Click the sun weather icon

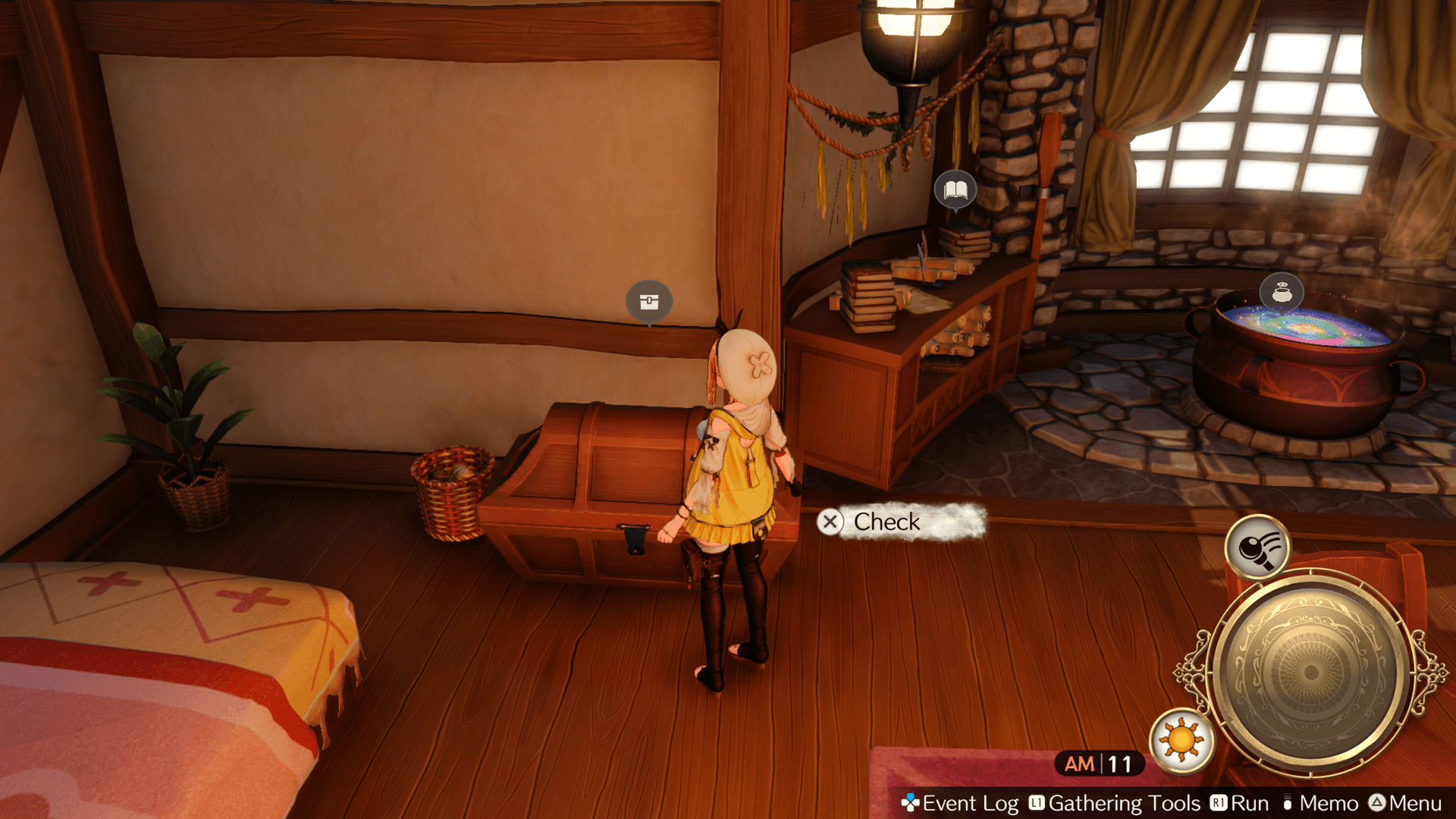coord(1181,740)
